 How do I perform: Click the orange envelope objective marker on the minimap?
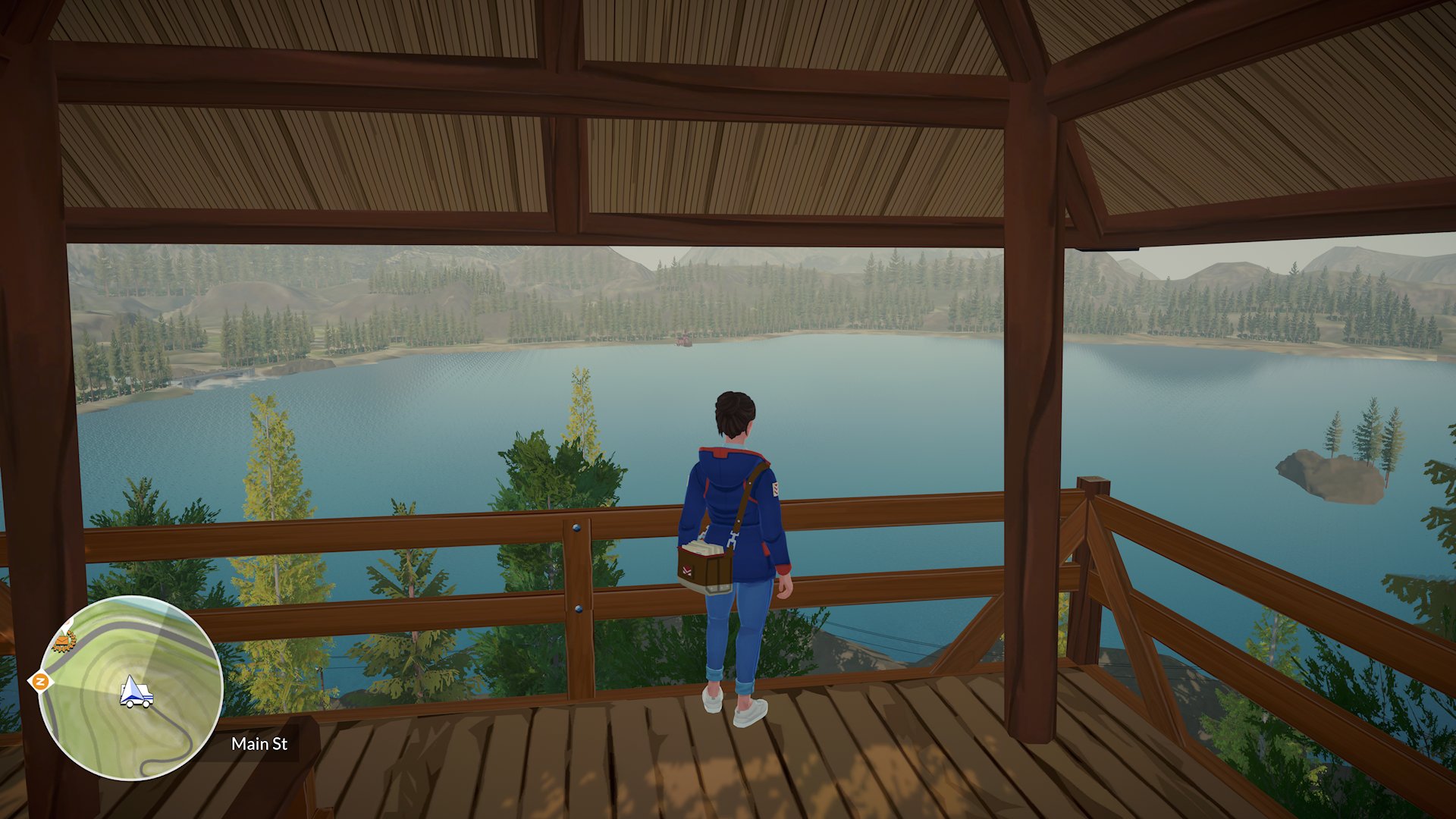tap(62, 641)
